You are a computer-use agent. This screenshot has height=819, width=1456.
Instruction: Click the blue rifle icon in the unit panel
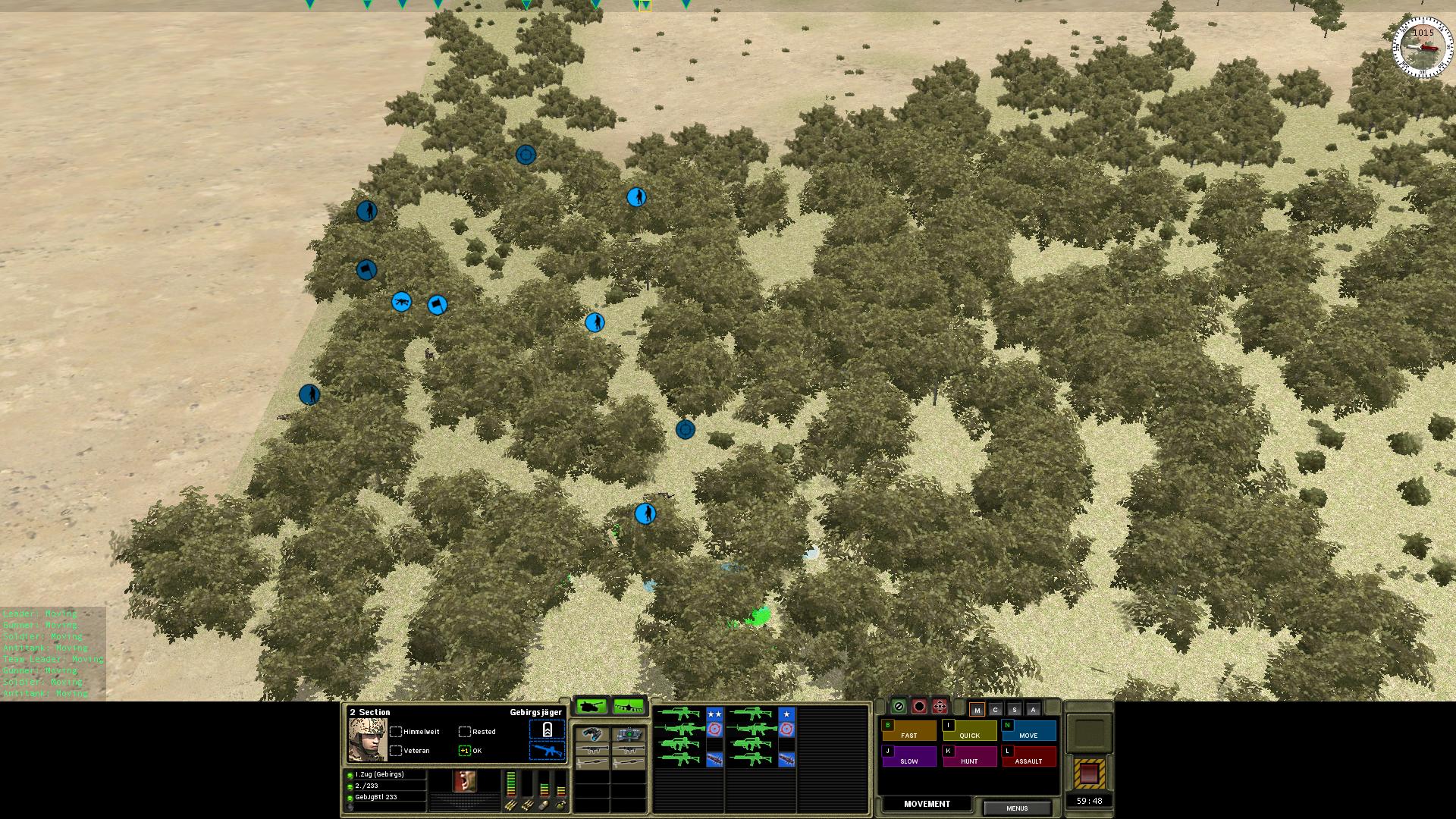coord(545,752)
